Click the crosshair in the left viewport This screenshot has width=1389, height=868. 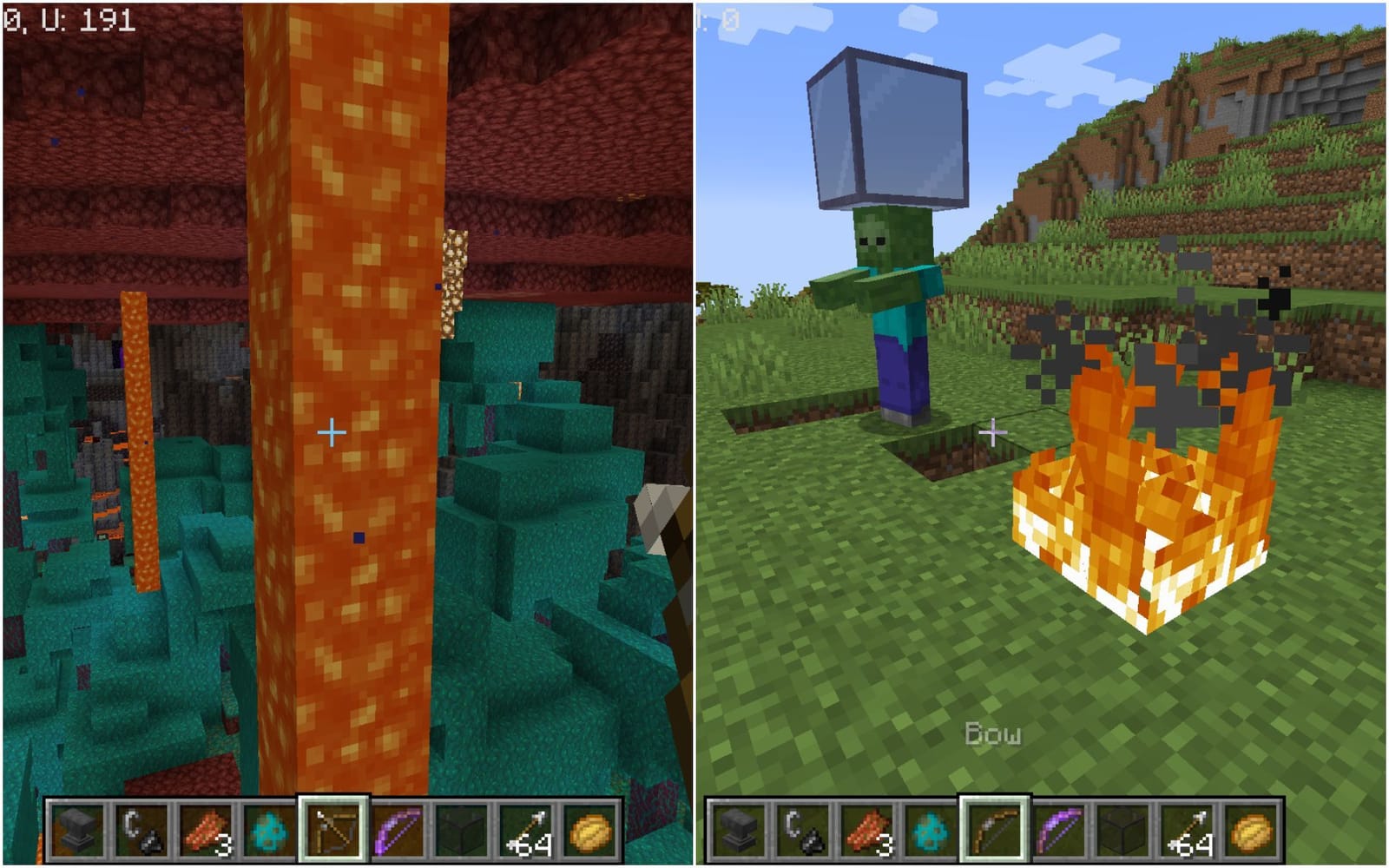(332, 431)
